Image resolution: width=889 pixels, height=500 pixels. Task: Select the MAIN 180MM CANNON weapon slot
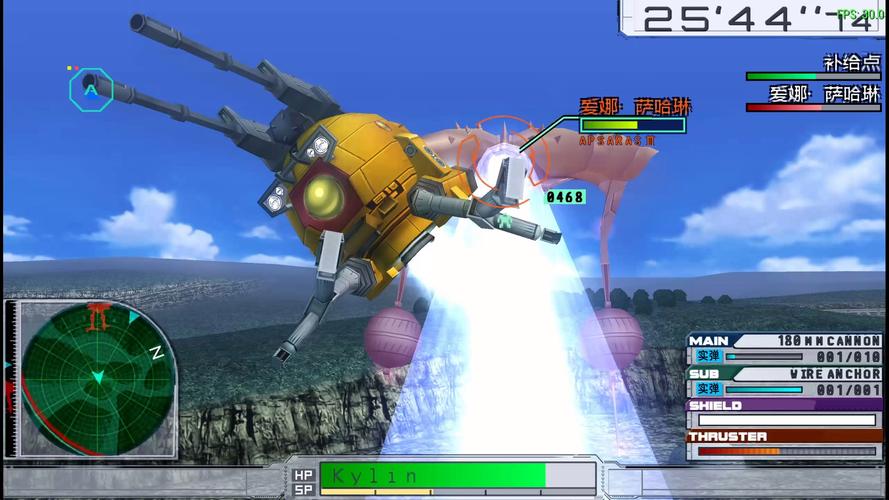785,349
